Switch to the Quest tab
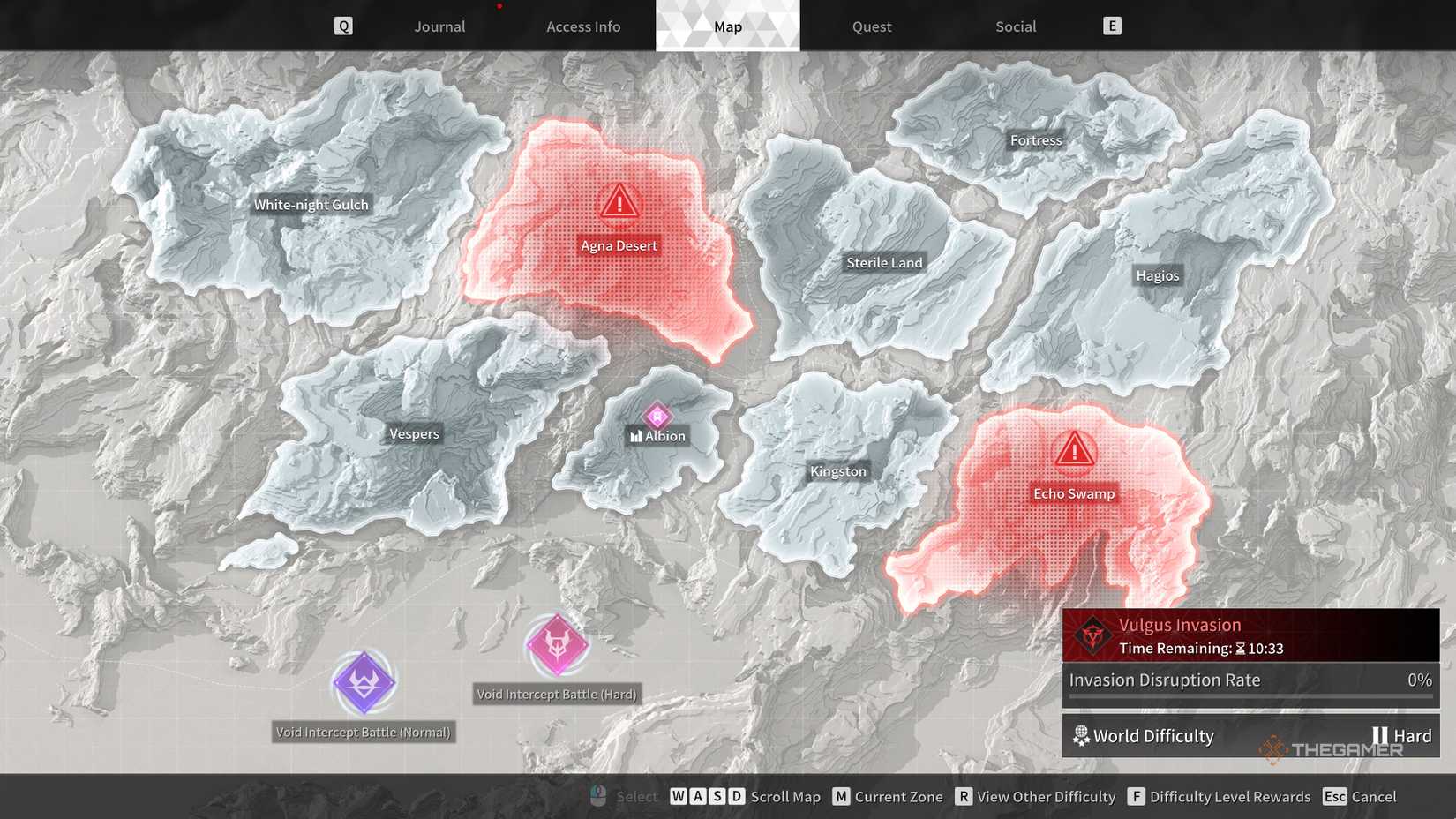This screenshot has height=819, width=1456. (x=871, y=26)
